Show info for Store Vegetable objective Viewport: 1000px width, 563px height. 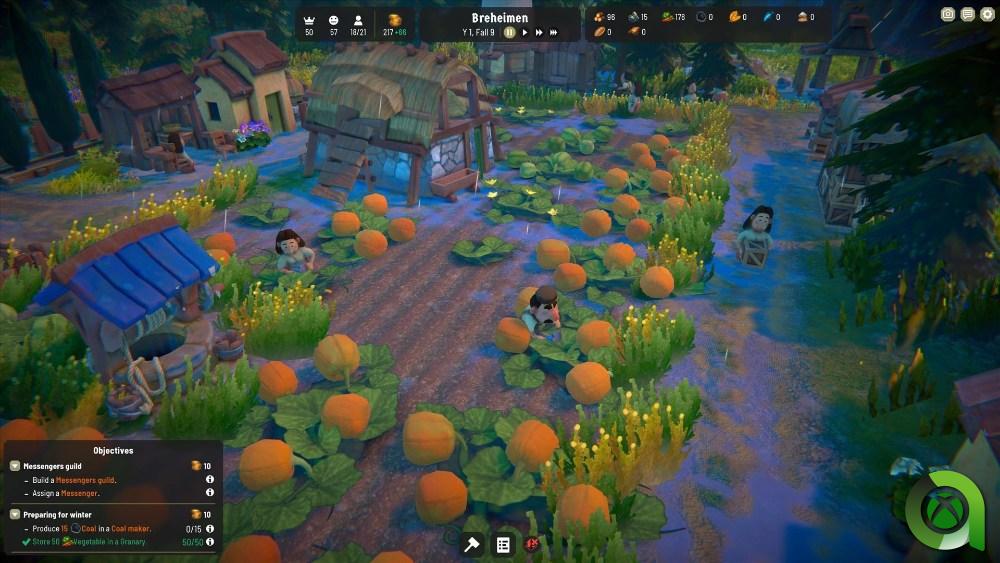(210, 542)
